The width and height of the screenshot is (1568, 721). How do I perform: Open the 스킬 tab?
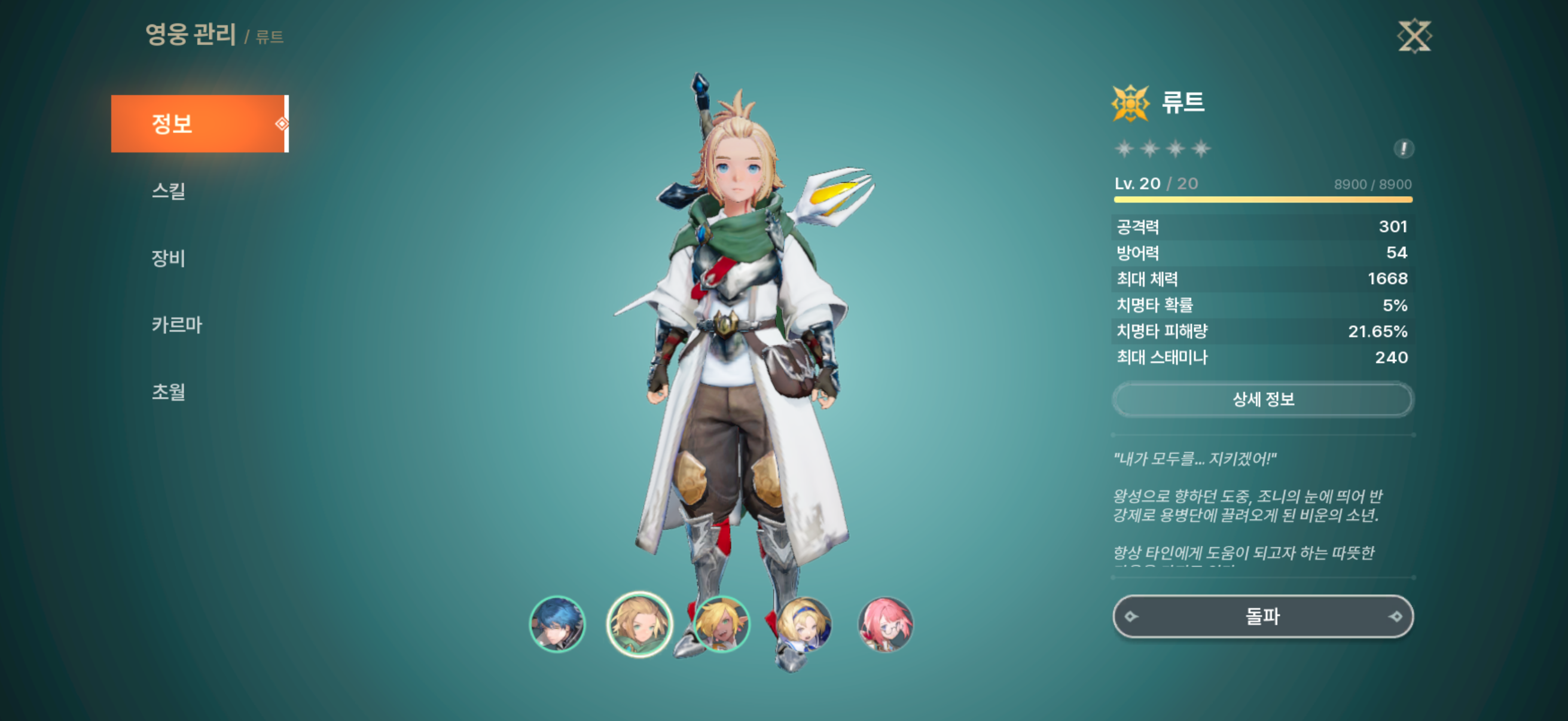click(169, 191)
